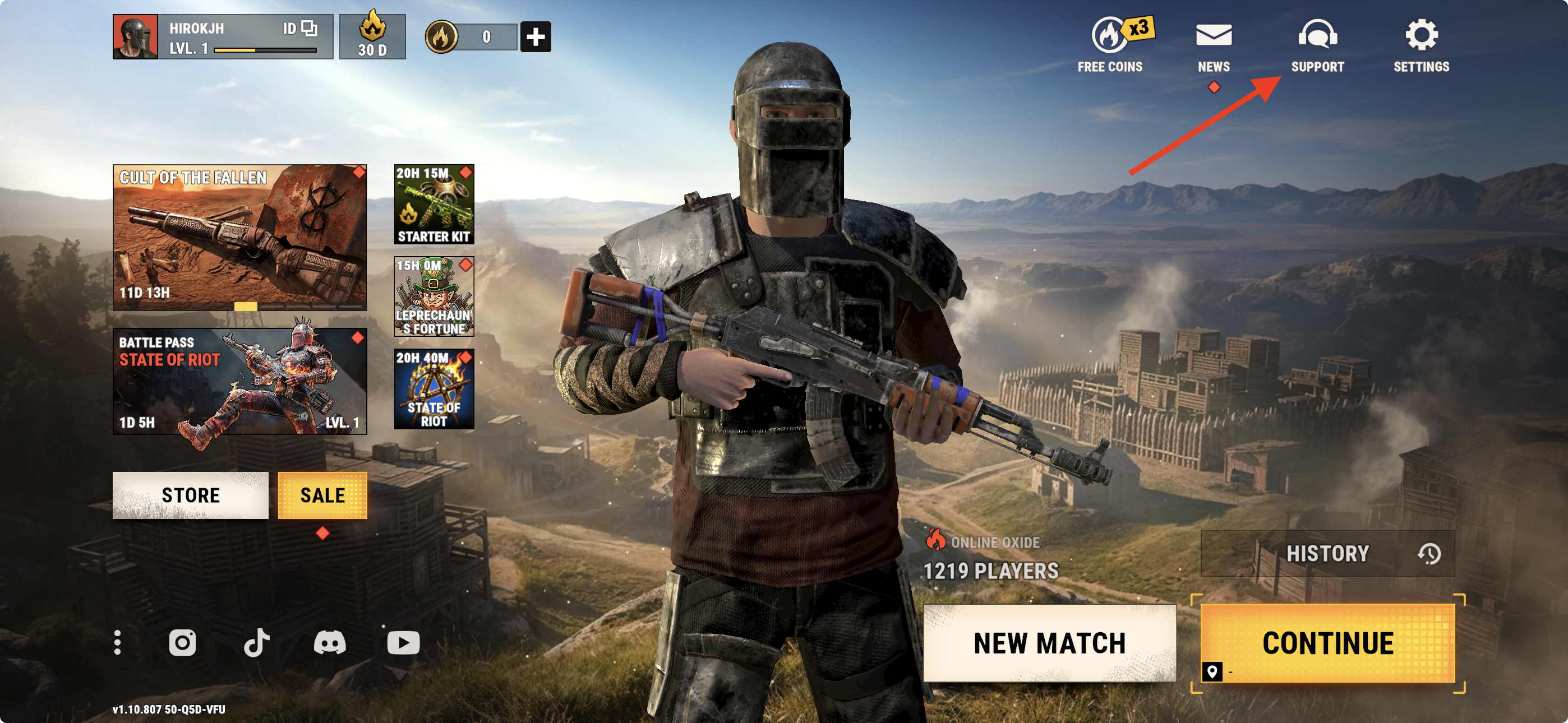
Task: Copy the player ID icon
Action: point(309,28)
